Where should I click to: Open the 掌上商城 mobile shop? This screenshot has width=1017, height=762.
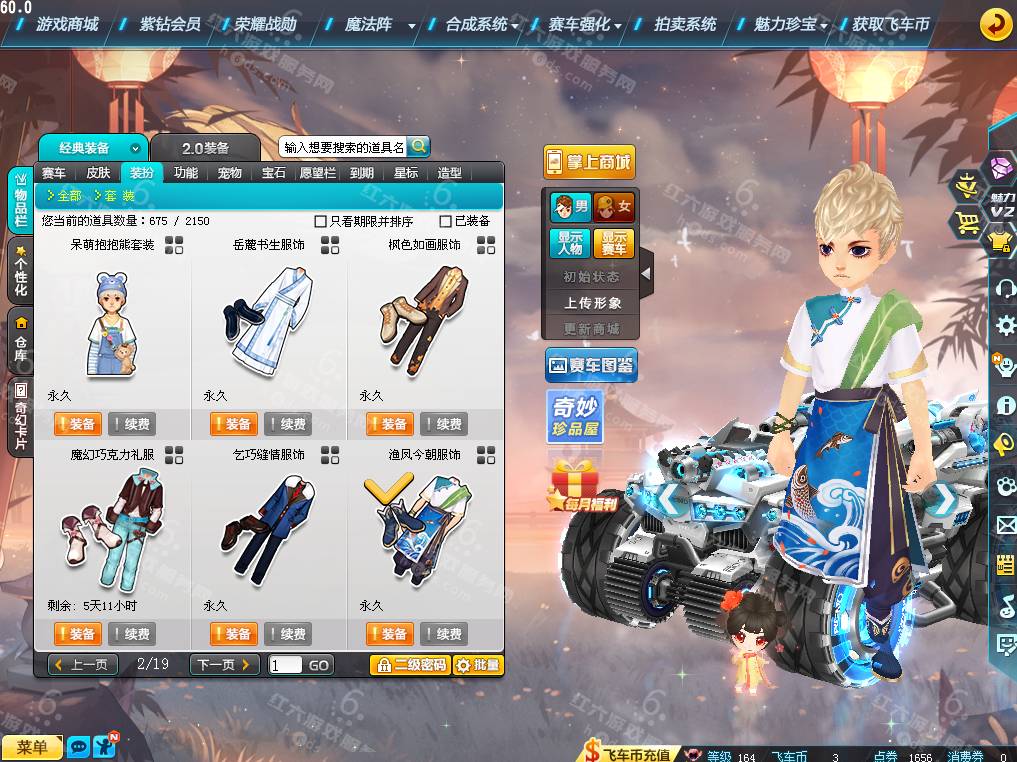coord(589,162)
